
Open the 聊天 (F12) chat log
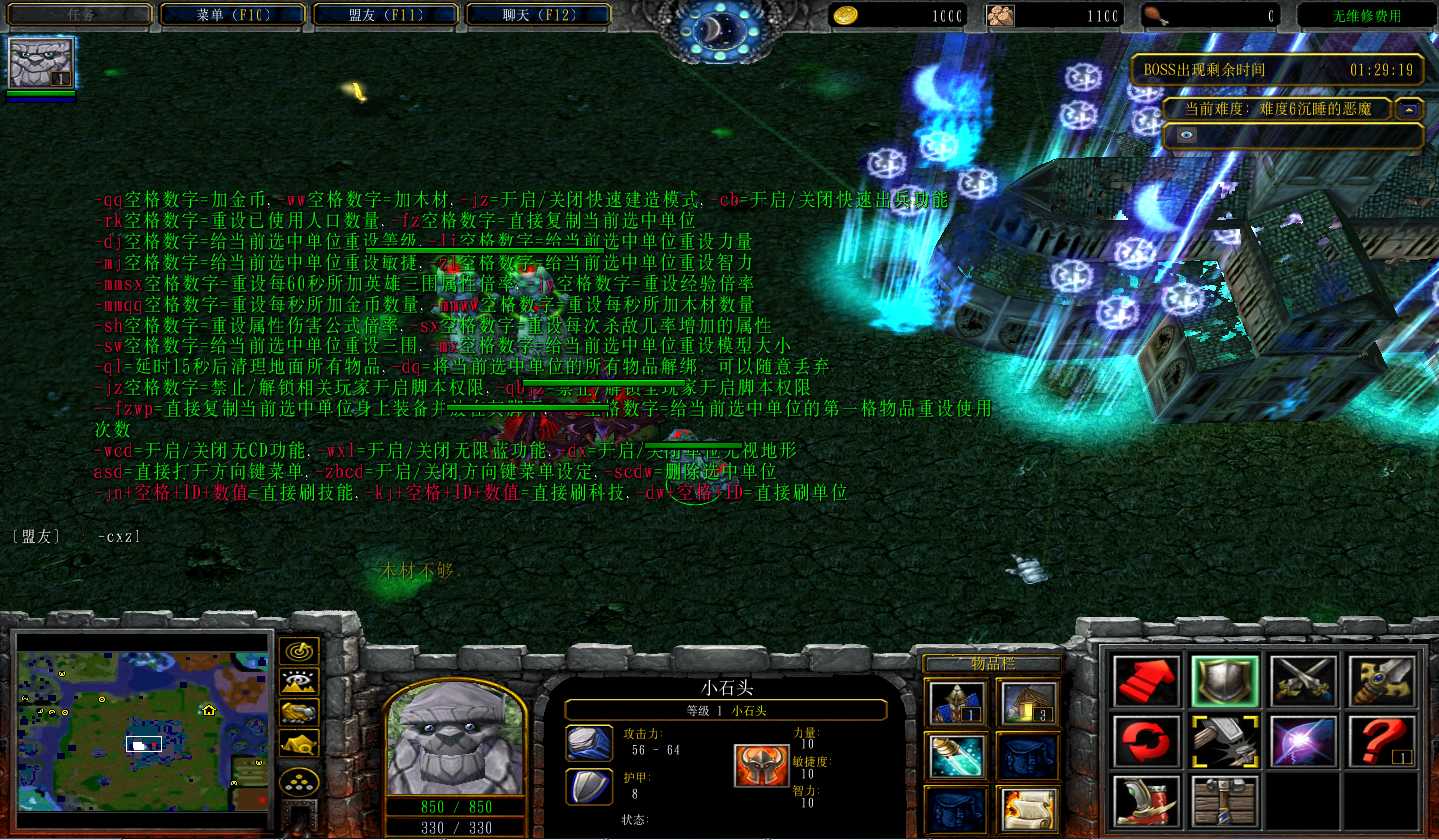(x=539, y=15)
